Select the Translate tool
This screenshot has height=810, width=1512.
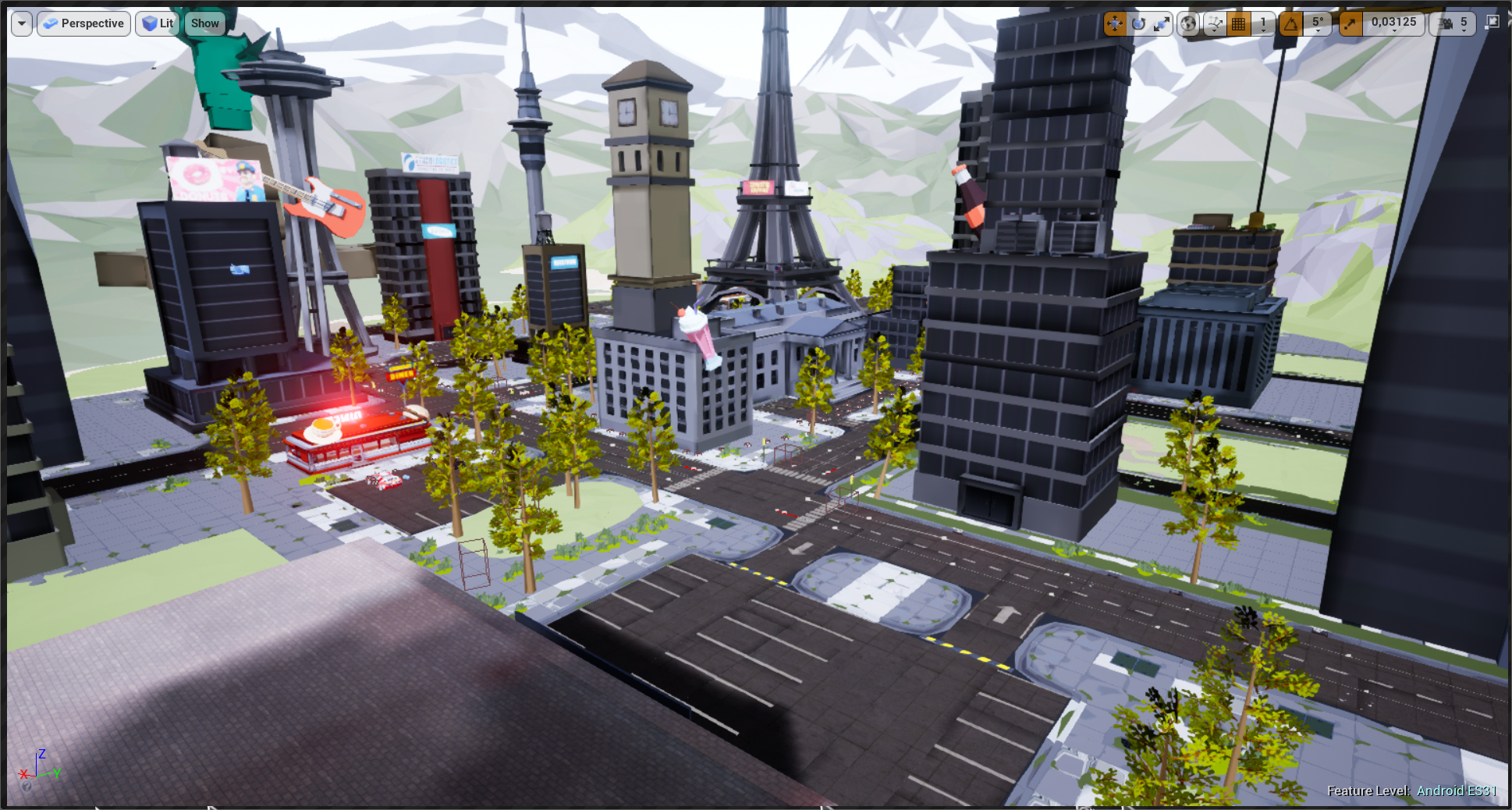click(1115, 22)
